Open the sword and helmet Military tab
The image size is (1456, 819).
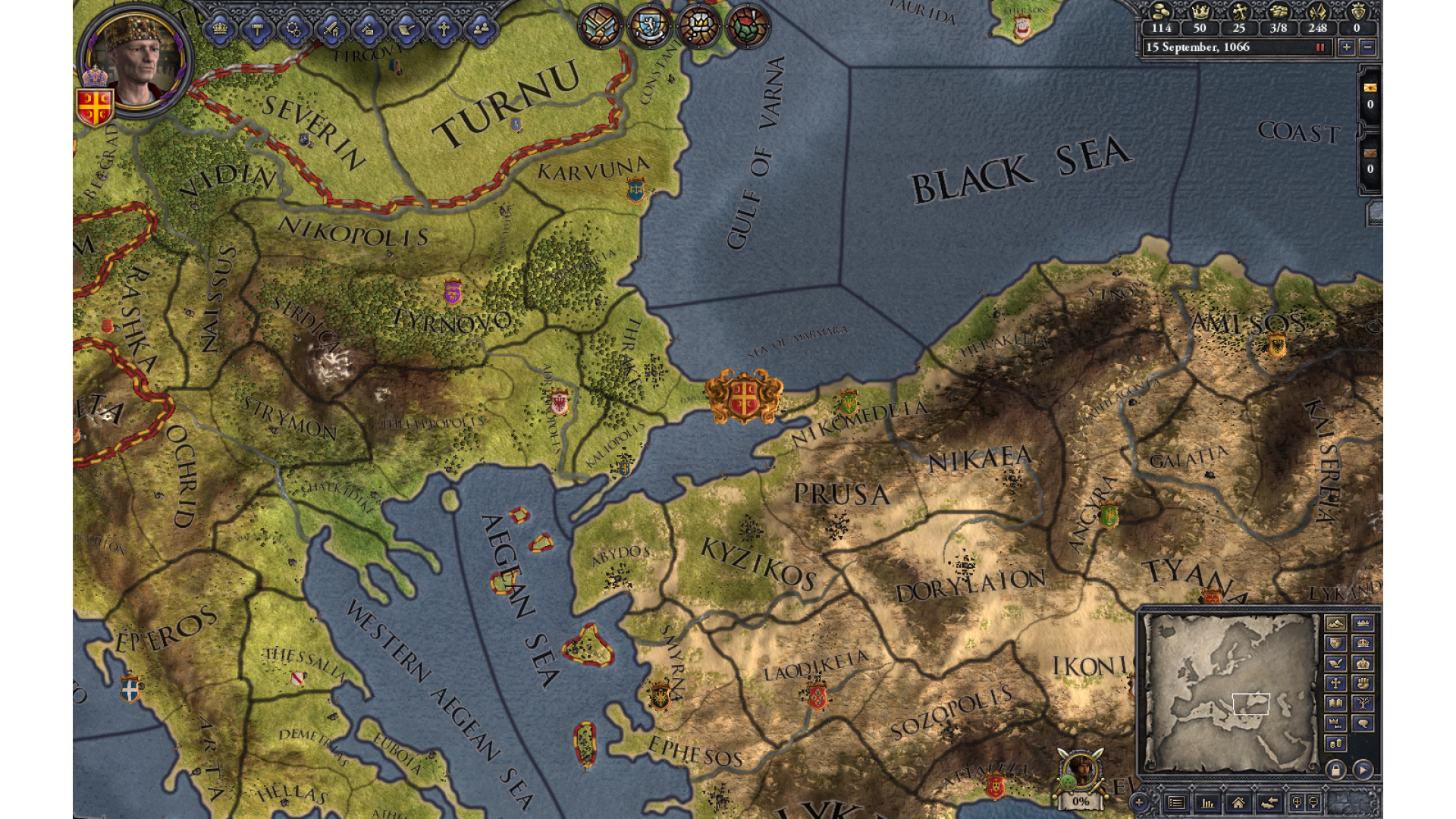point(331,30)
